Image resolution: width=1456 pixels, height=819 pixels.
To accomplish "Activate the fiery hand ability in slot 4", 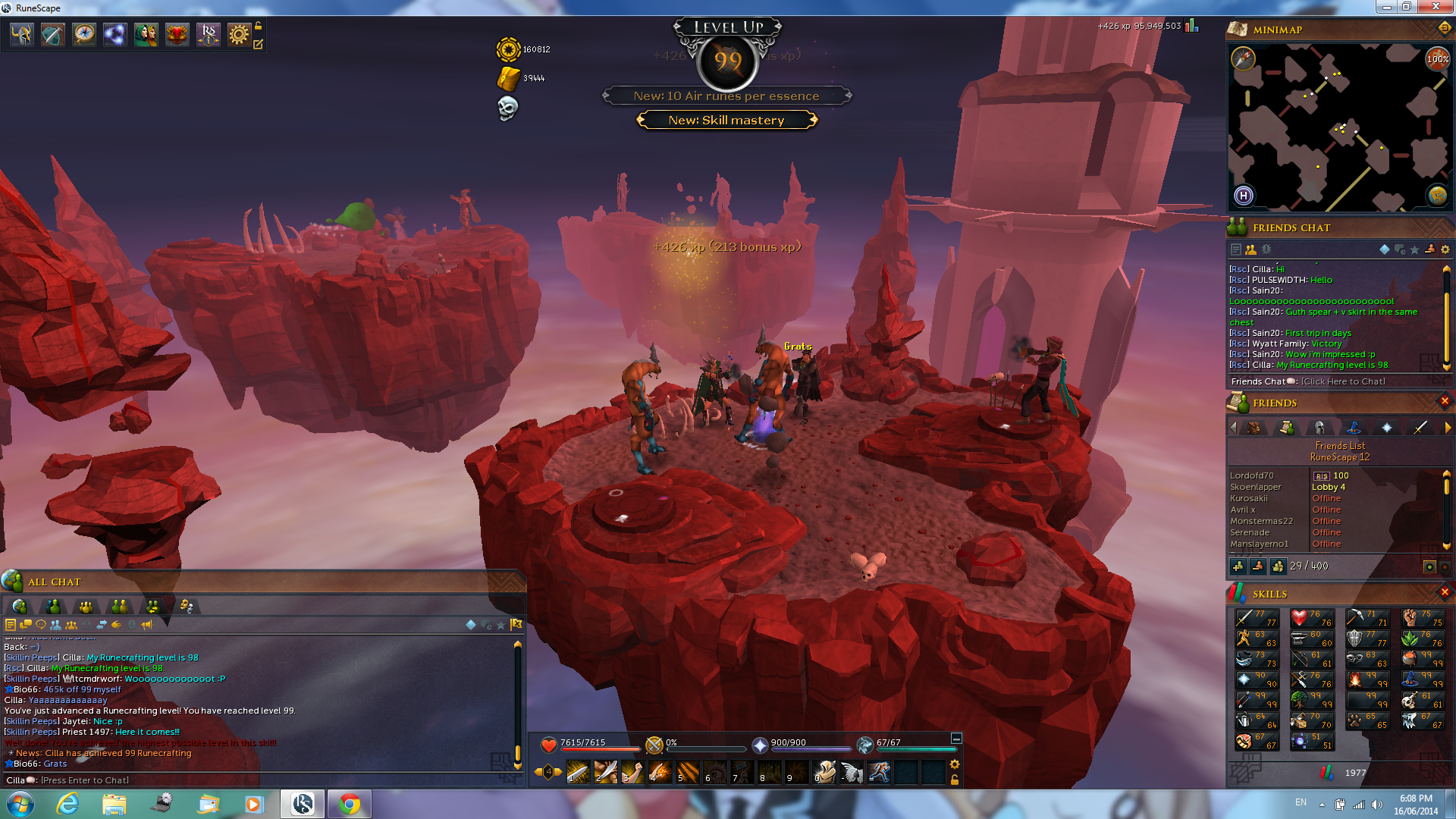I will pos(660,772).
